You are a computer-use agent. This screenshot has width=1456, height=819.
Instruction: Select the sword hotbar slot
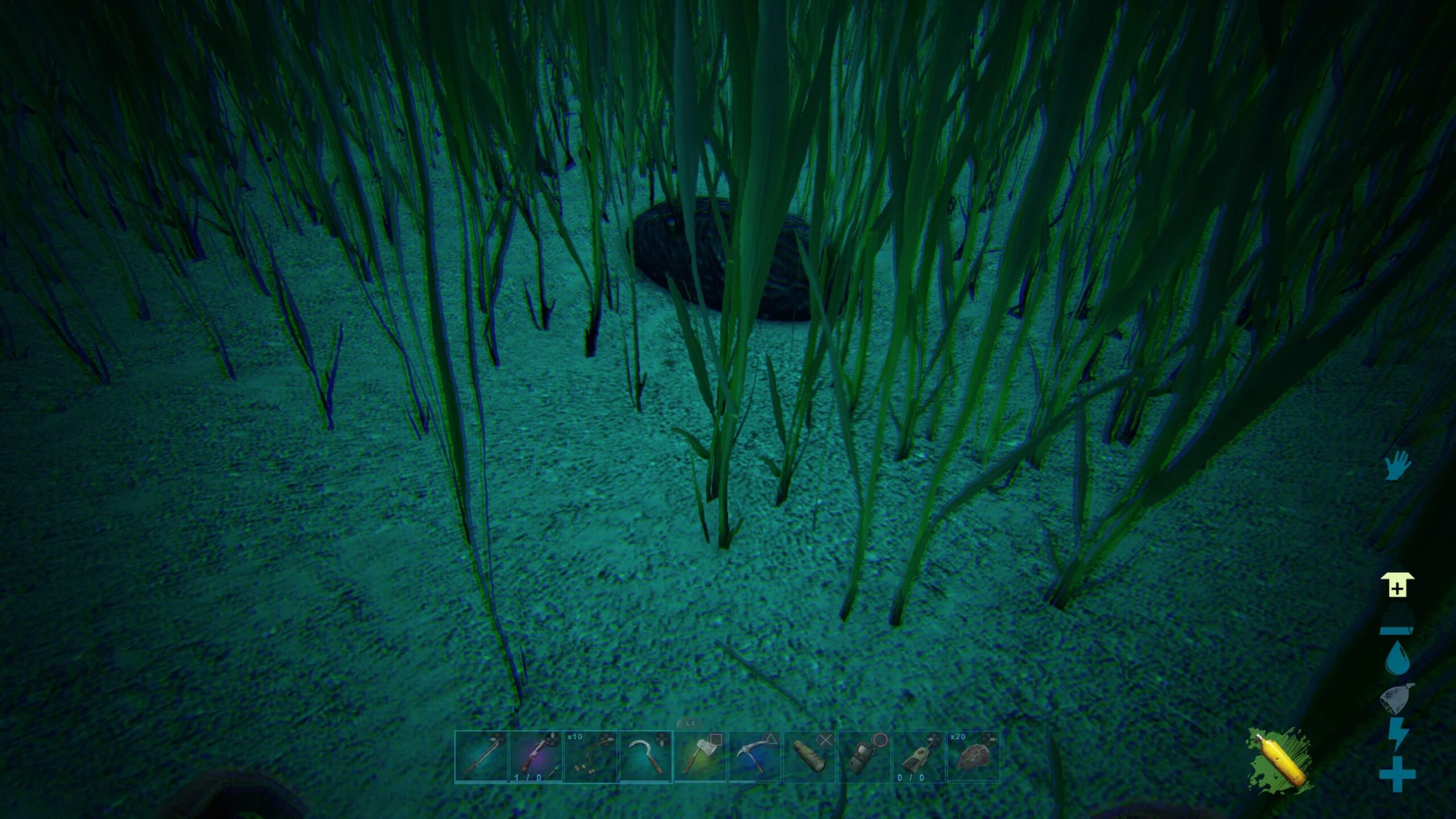tap(481, 757)
